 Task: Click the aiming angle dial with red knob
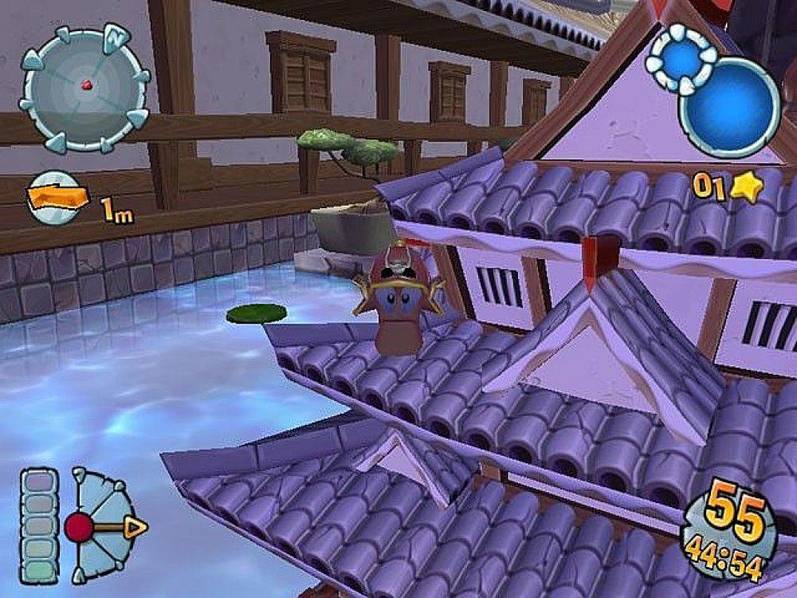pyautogui.click(x=100, y=525)
